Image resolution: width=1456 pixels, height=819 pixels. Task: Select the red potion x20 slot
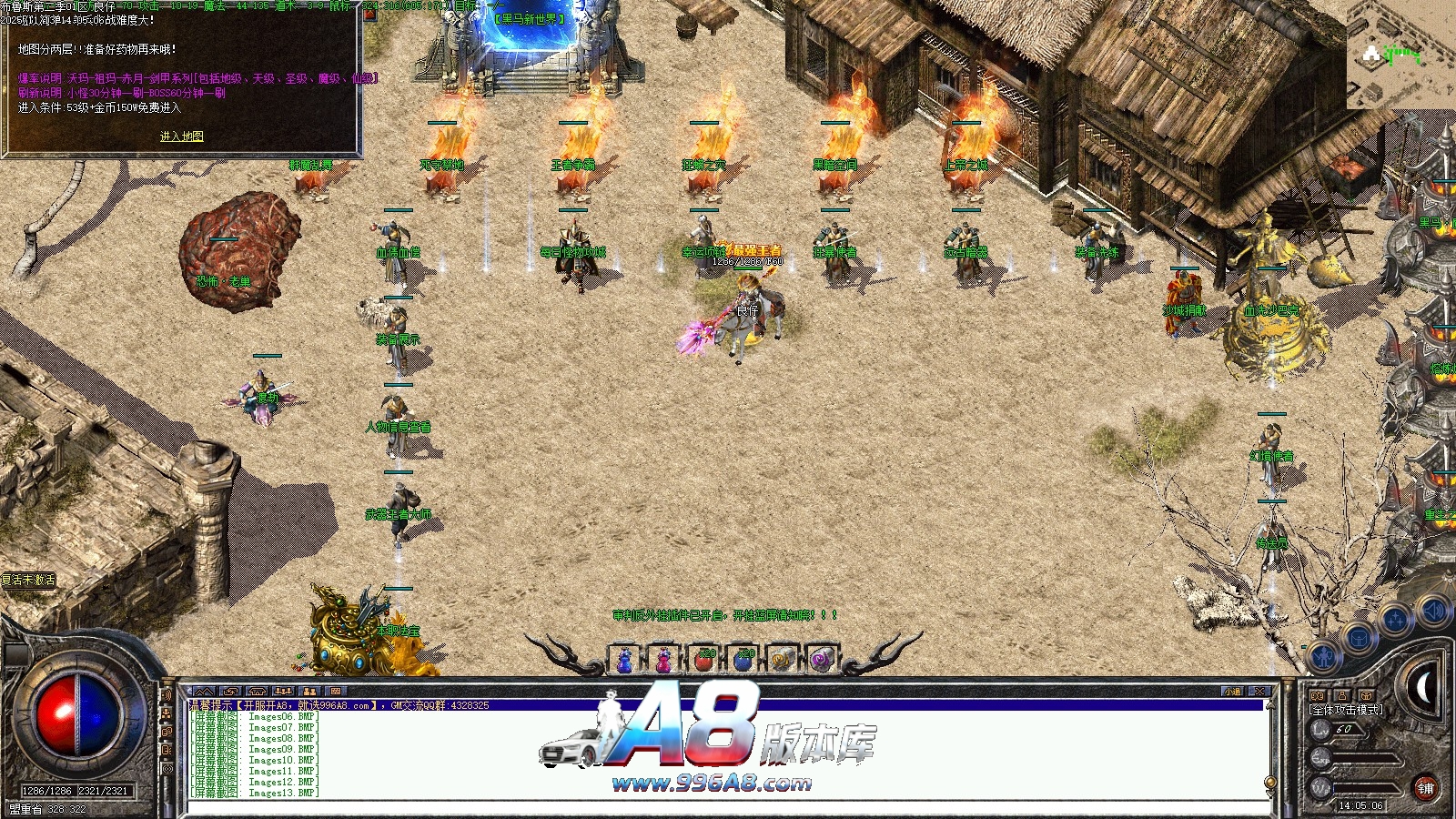coord(703,660)
